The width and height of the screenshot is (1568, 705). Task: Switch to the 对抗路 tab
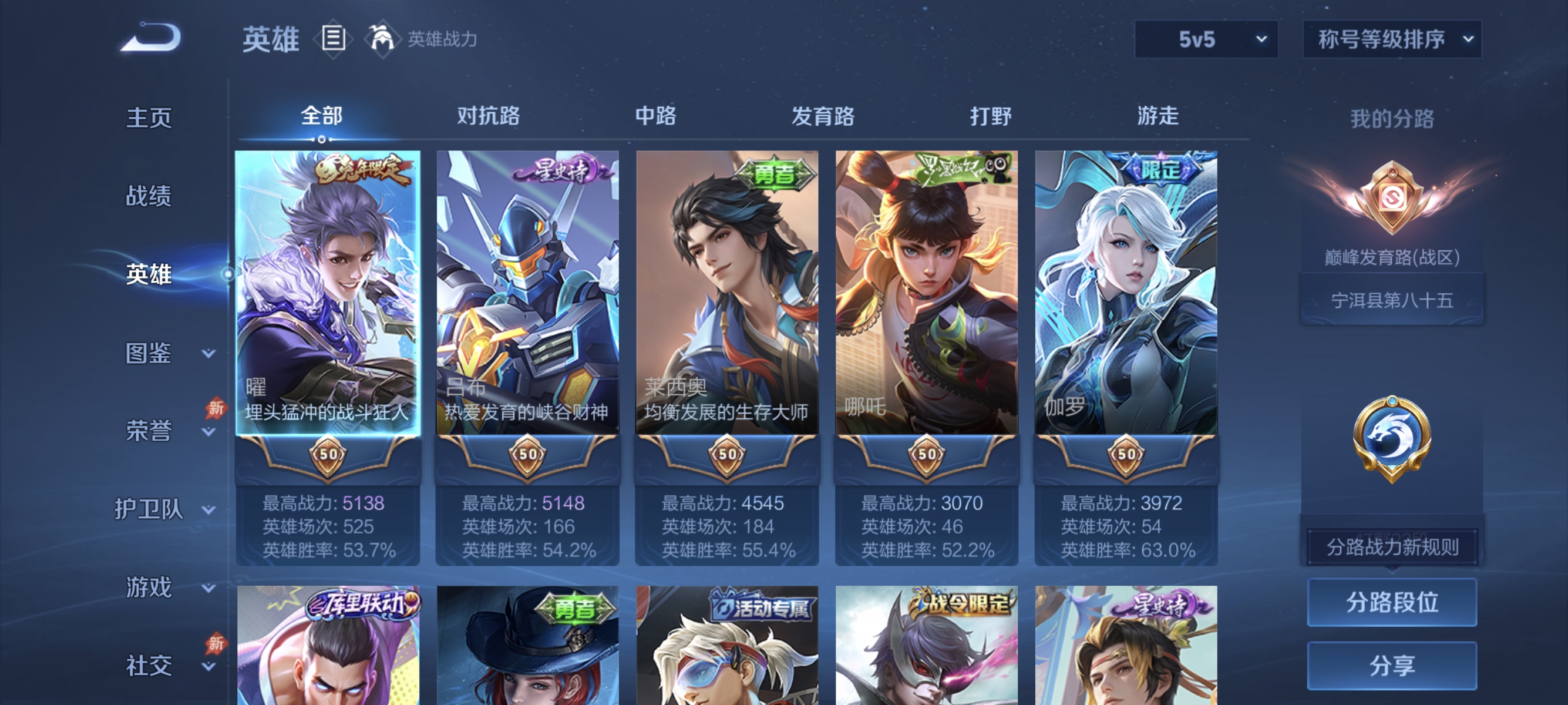pos(487,116)
